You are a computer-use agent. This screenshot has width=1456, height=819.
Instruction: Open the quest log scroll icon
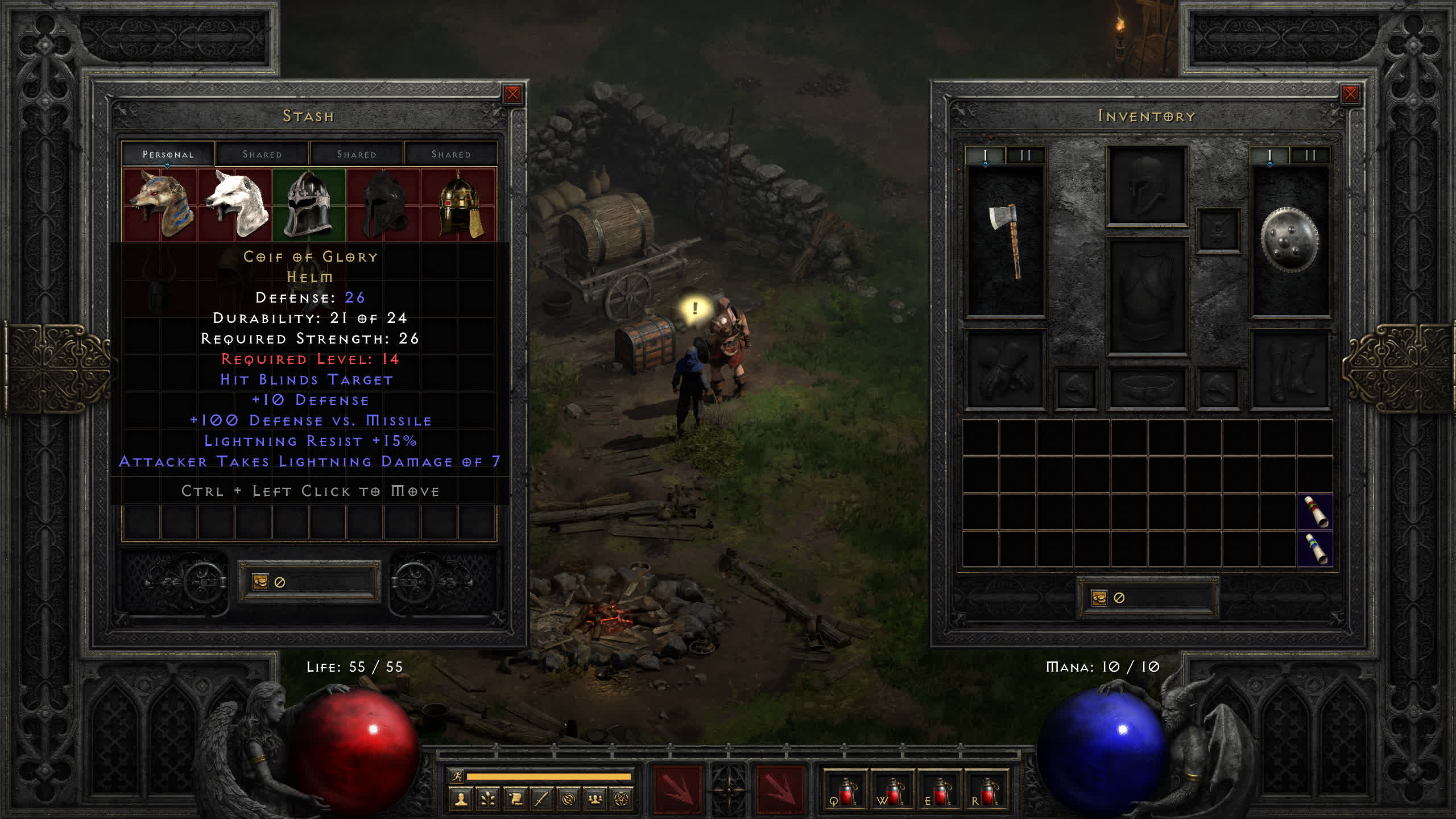click(x=515, y=800)
